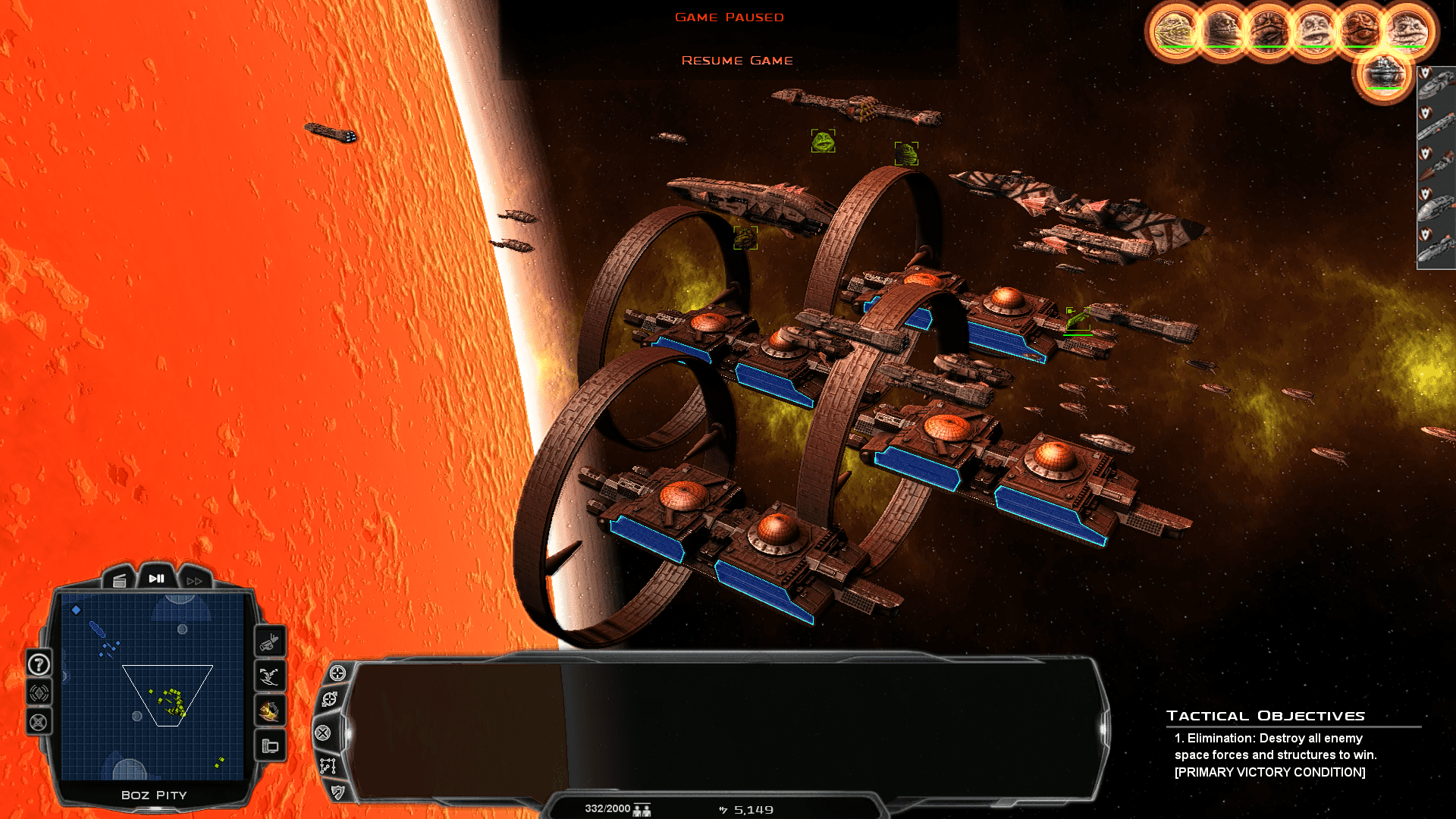Activate the shield guard command
The width and height of the screenshot is (1456, 819).
tap(337, 792)
